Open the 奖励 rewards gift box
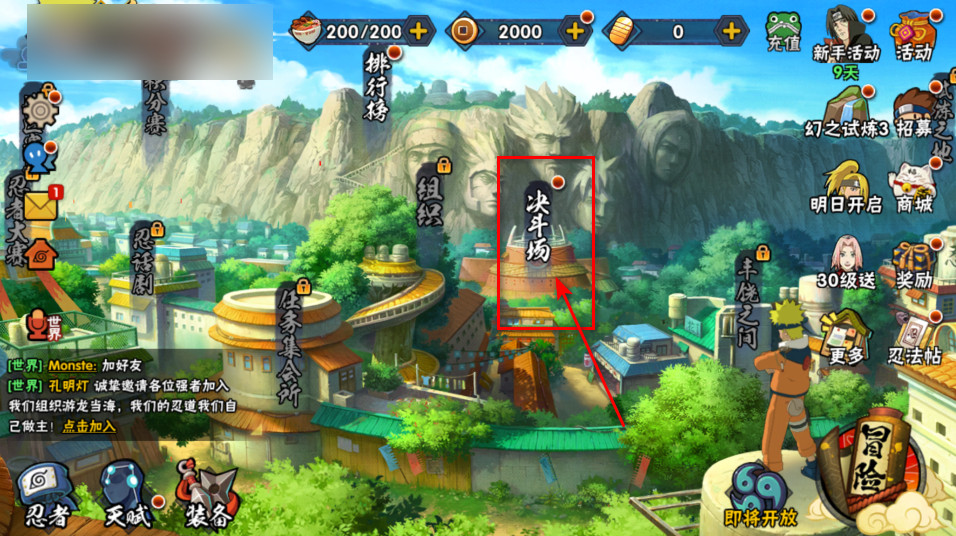The height and width of the screenshot is (536, 956). [x=913, y=262]
